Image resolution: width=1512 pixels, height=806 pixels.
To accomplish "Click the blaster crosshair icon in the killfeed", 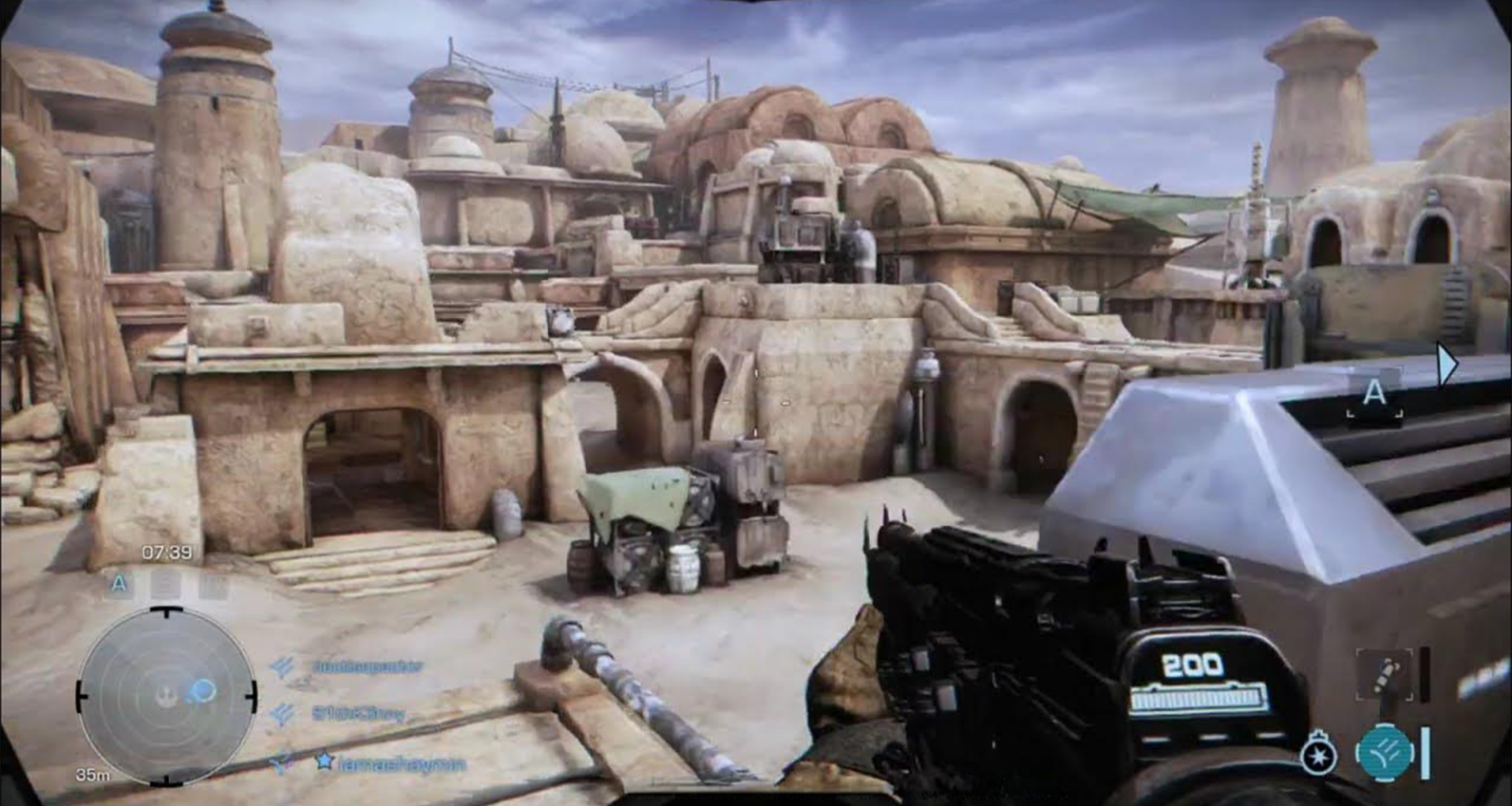I will (x=279, y=760).
